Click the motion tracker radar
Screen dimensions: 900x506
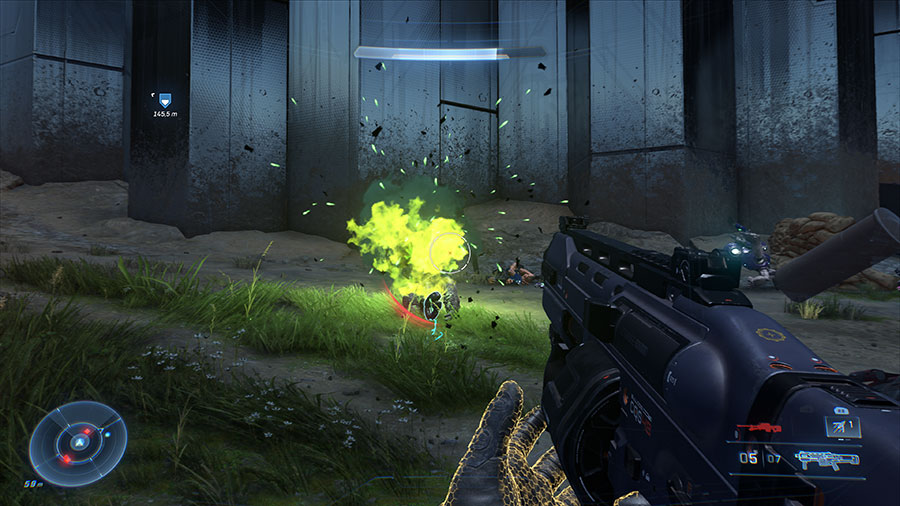pos(77,444)
